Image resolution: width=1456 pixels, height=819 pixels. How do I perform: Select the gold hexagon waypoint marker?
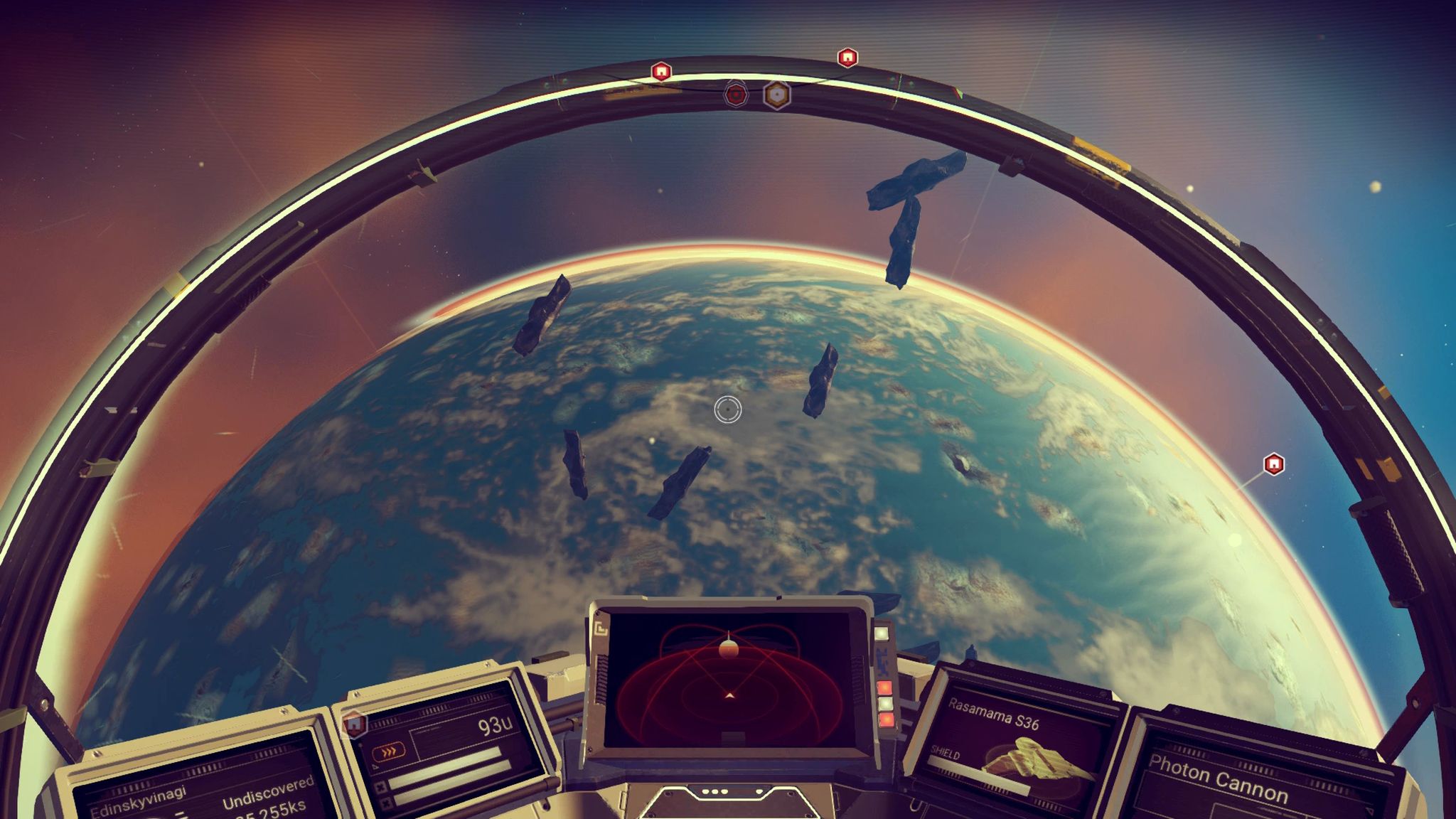(777, 95)
